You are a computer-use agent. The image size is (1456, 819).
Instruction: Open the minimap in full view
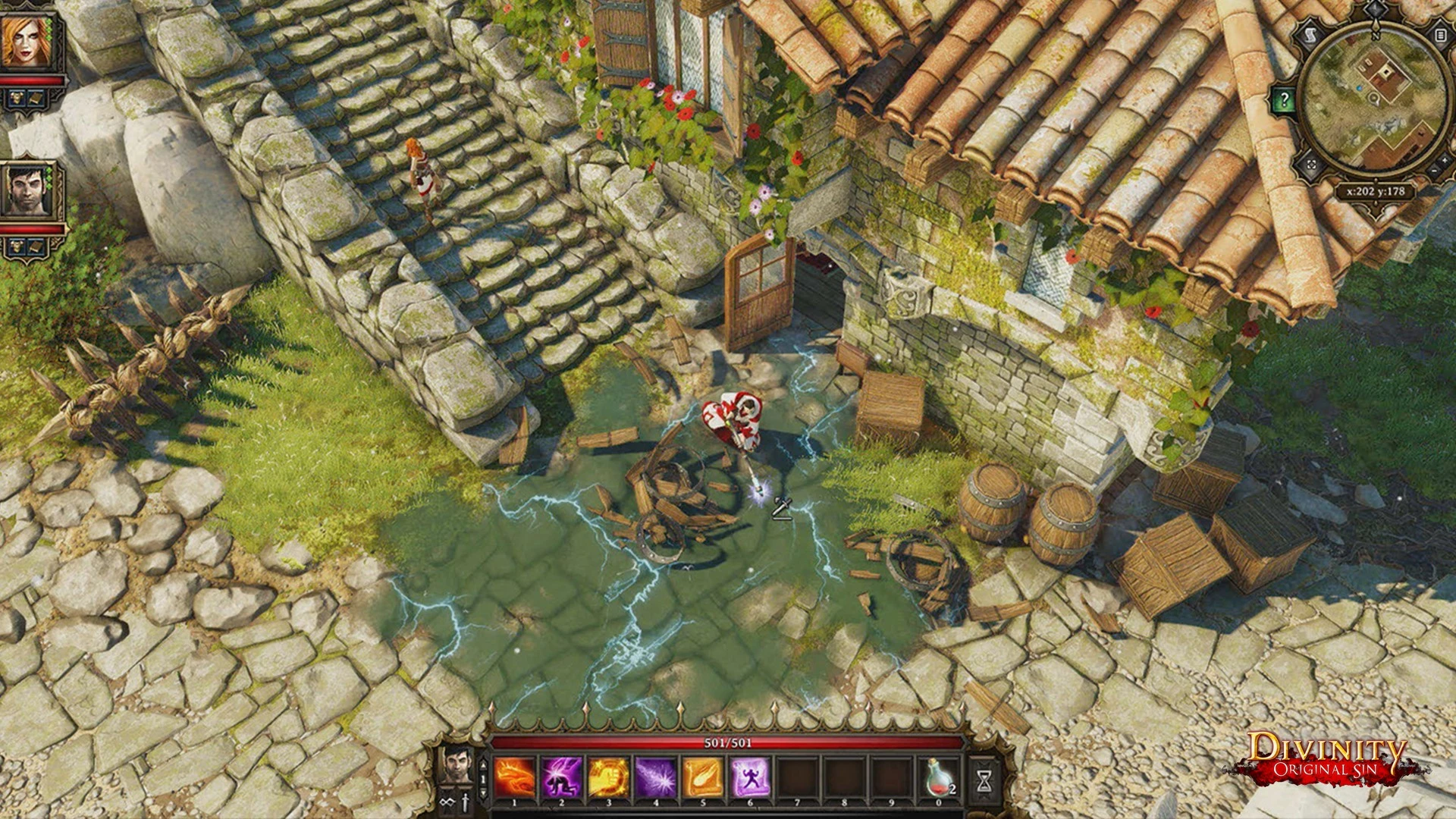click(1312, 165)
